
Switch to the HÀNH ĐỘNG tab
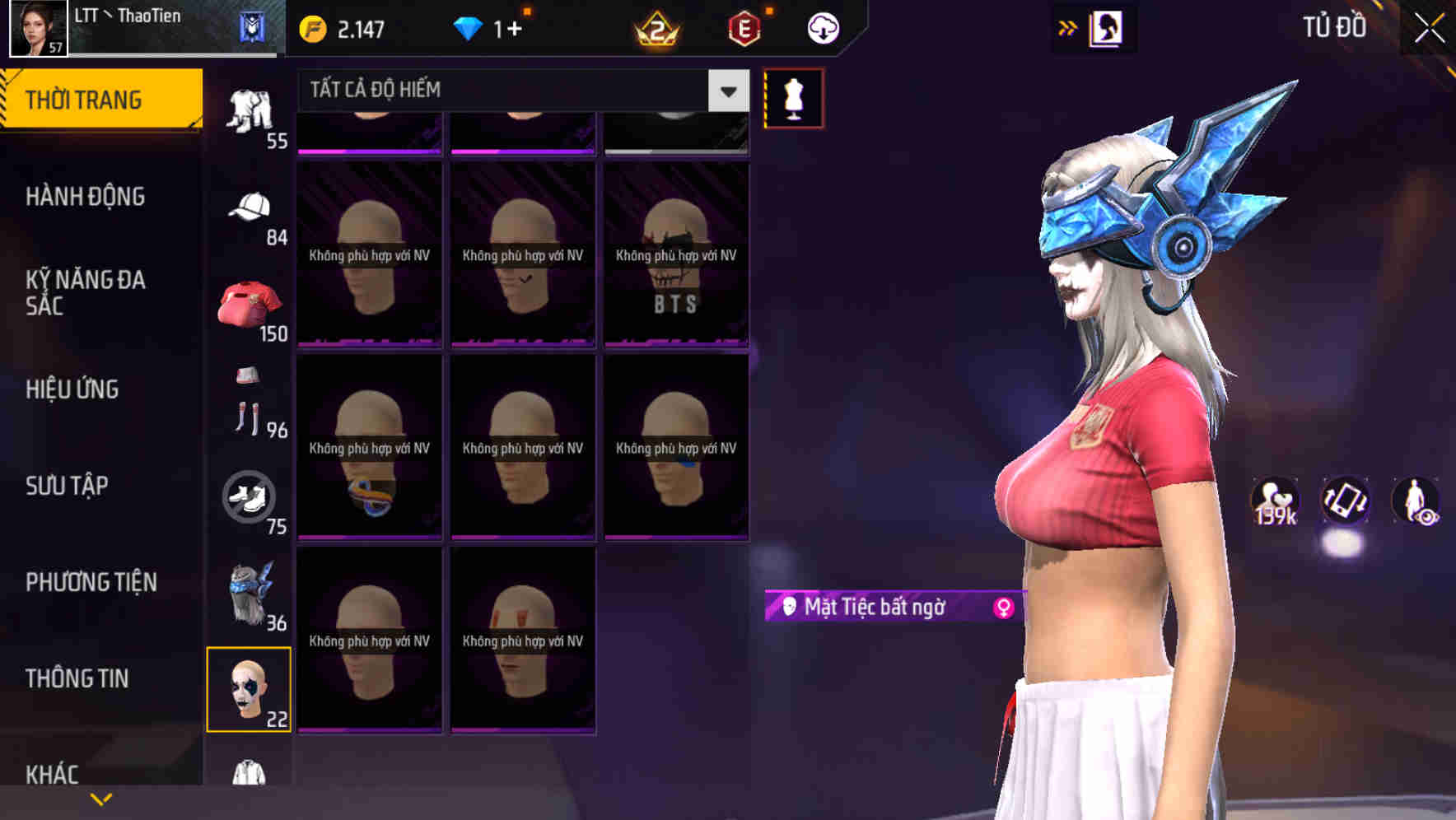point(87,196)
